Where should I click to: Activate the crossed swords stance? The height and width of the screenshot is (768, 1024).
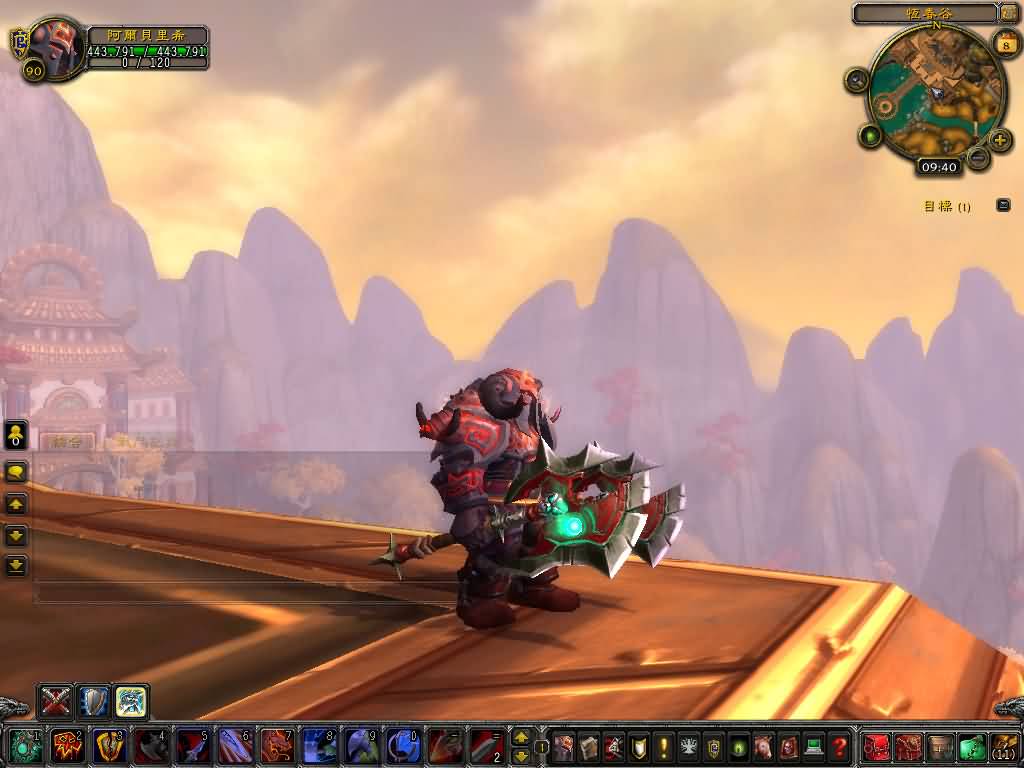point(56,700)
